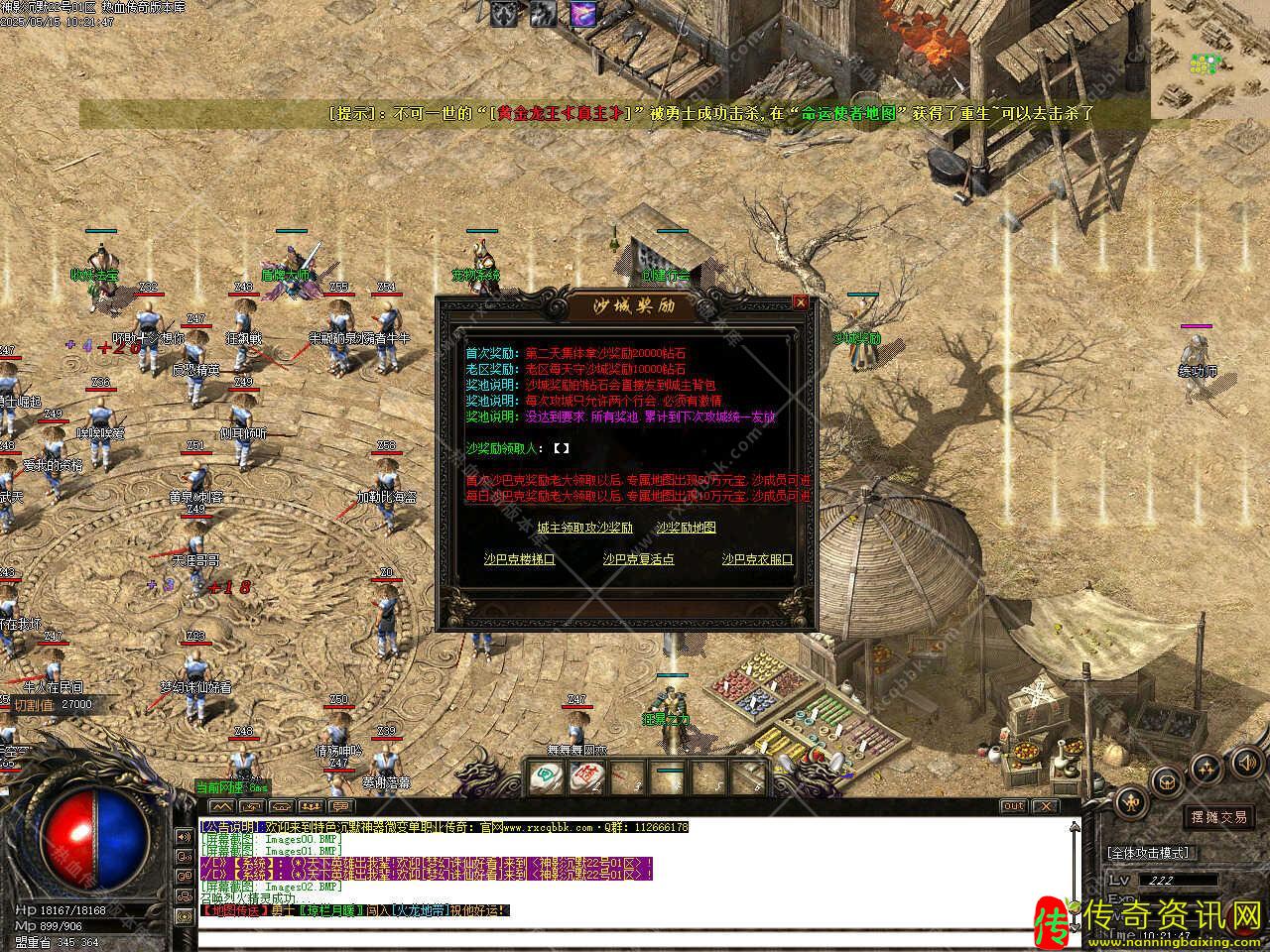This screenshot has width=1270, height=952.
Task: Click the four-star sparkle round icon
Action: click(1206, 766)
